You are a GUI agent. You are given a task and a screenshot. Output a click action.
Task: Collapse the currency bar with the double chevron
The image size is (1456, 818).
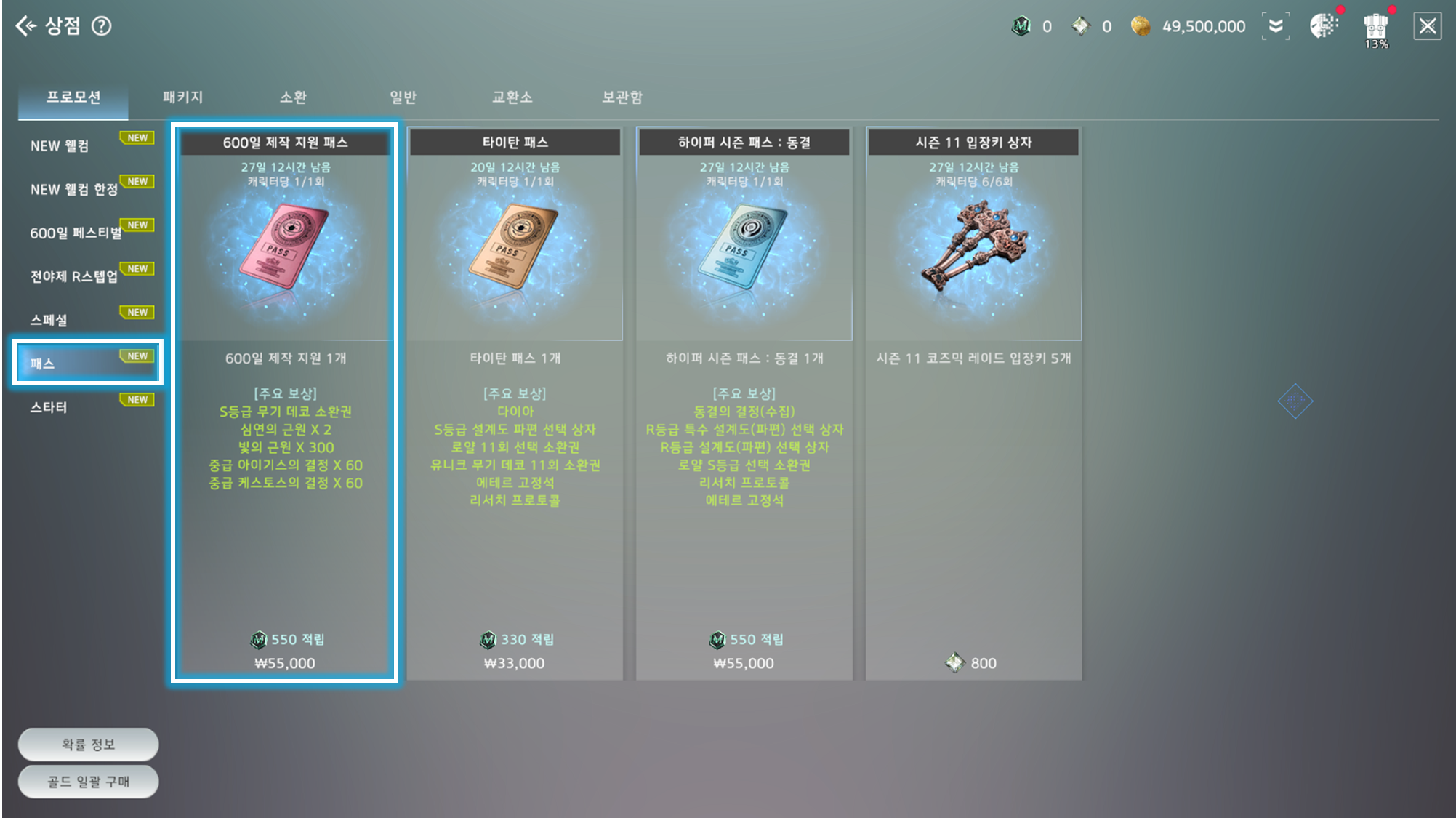[x=1276, y=25]
